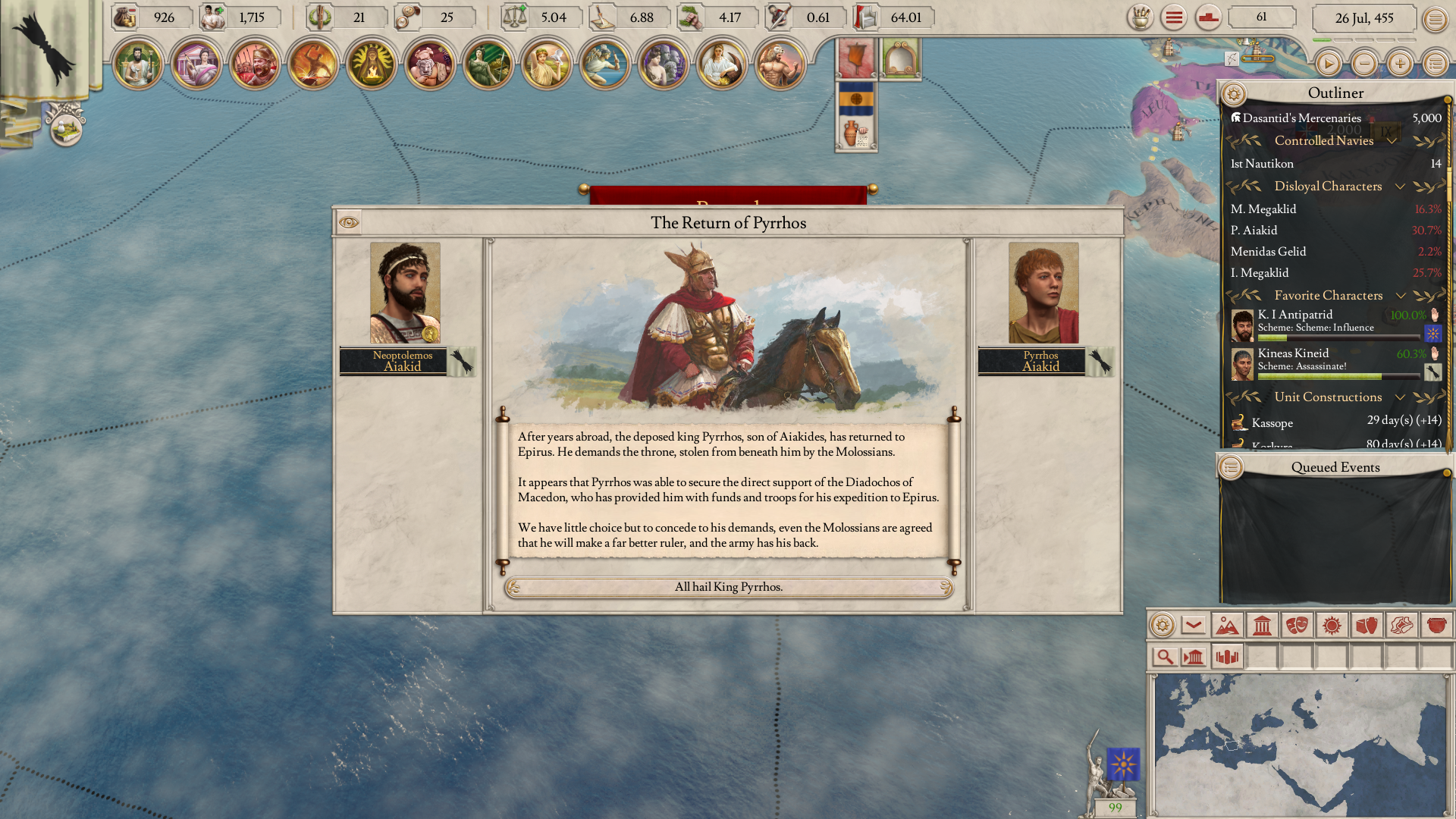The width and height of the screenshot is (1456, 819).
Task: Click the political map mode temple icon
Action: pyautogui.click(x=1260, y=626)
